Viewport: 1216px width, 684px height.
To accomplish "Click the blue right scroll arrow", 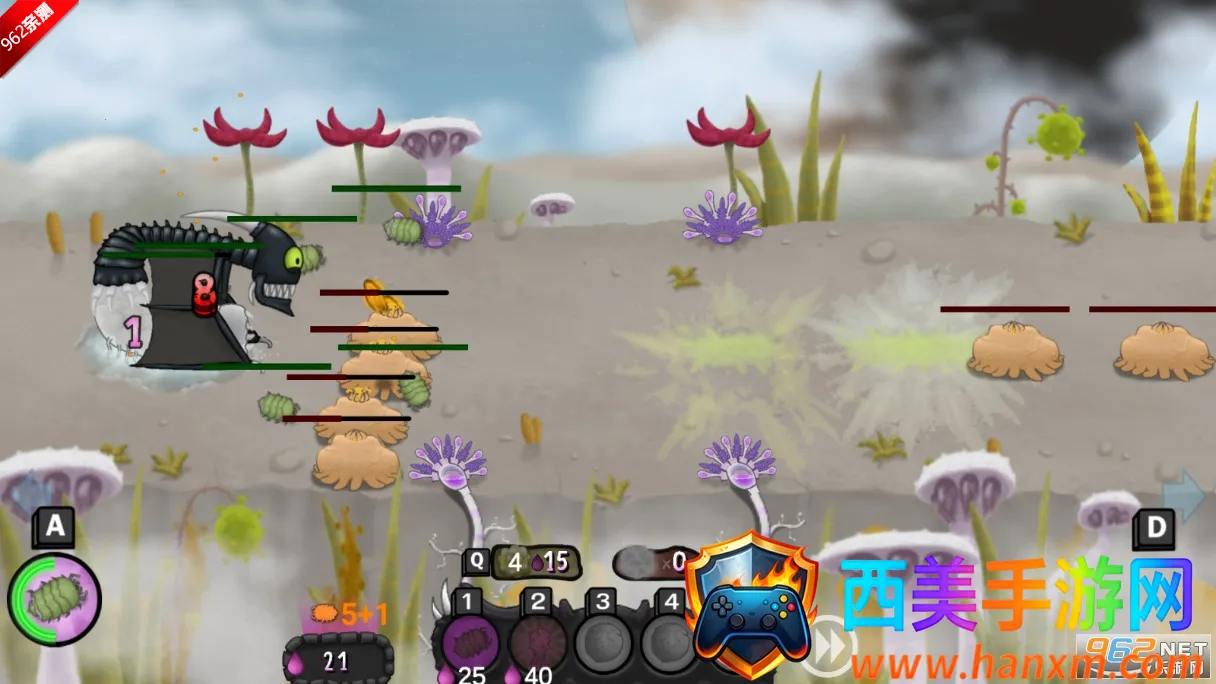I will coord(1183,496).
